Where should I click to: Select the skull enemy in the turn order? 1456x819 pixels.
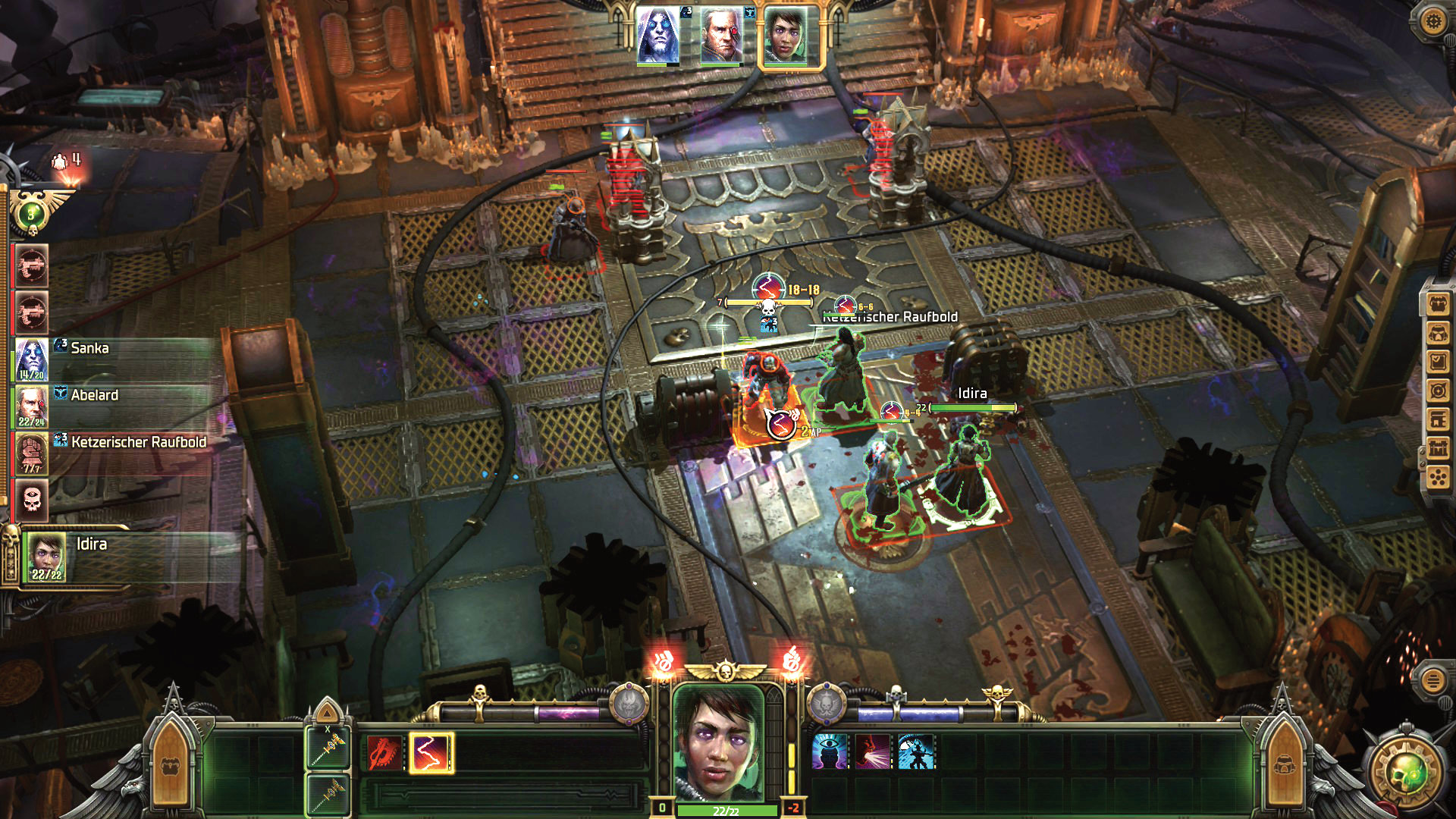(x=32, y=499)
